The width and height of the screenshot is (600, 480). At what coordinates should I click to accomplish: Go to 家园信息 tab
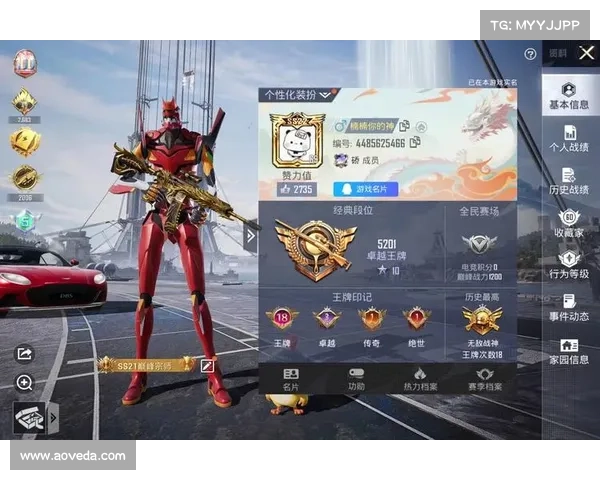pos(569,352)
